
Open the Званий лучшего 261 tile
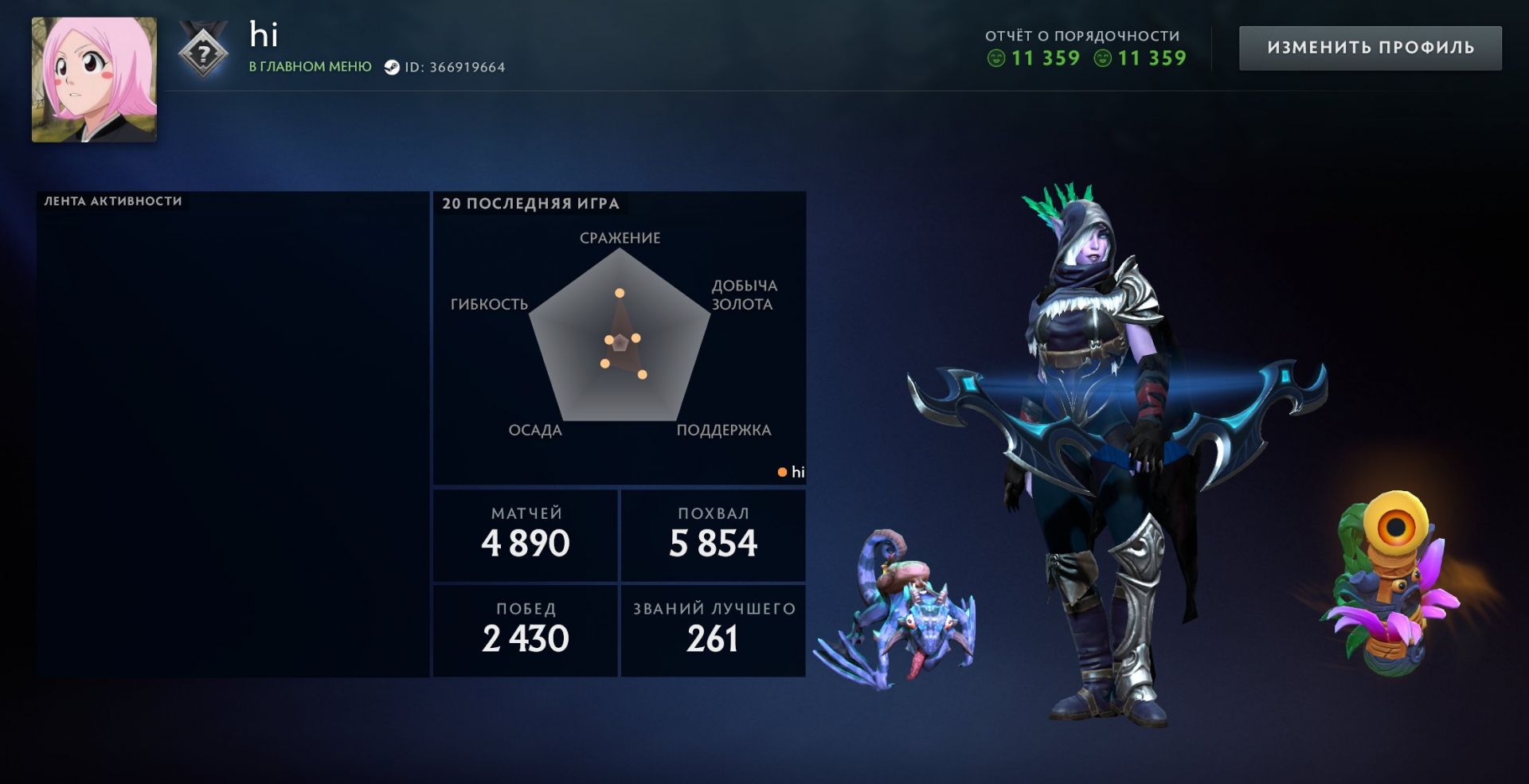714,630
